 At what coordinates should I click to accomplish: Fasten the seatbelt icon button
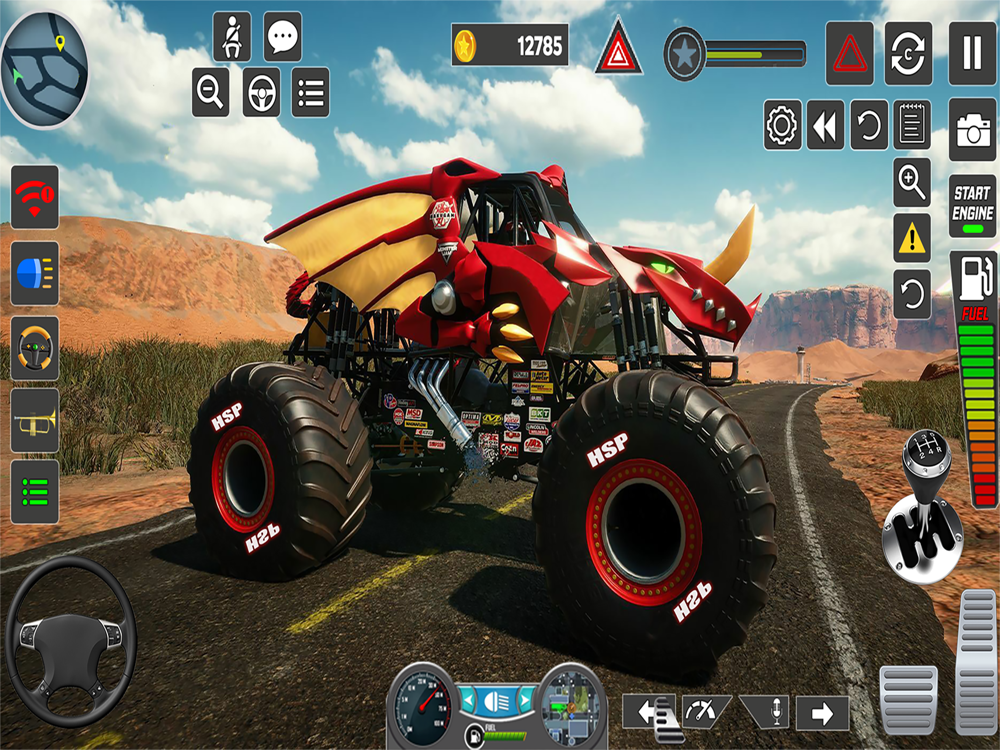point(232,37)
